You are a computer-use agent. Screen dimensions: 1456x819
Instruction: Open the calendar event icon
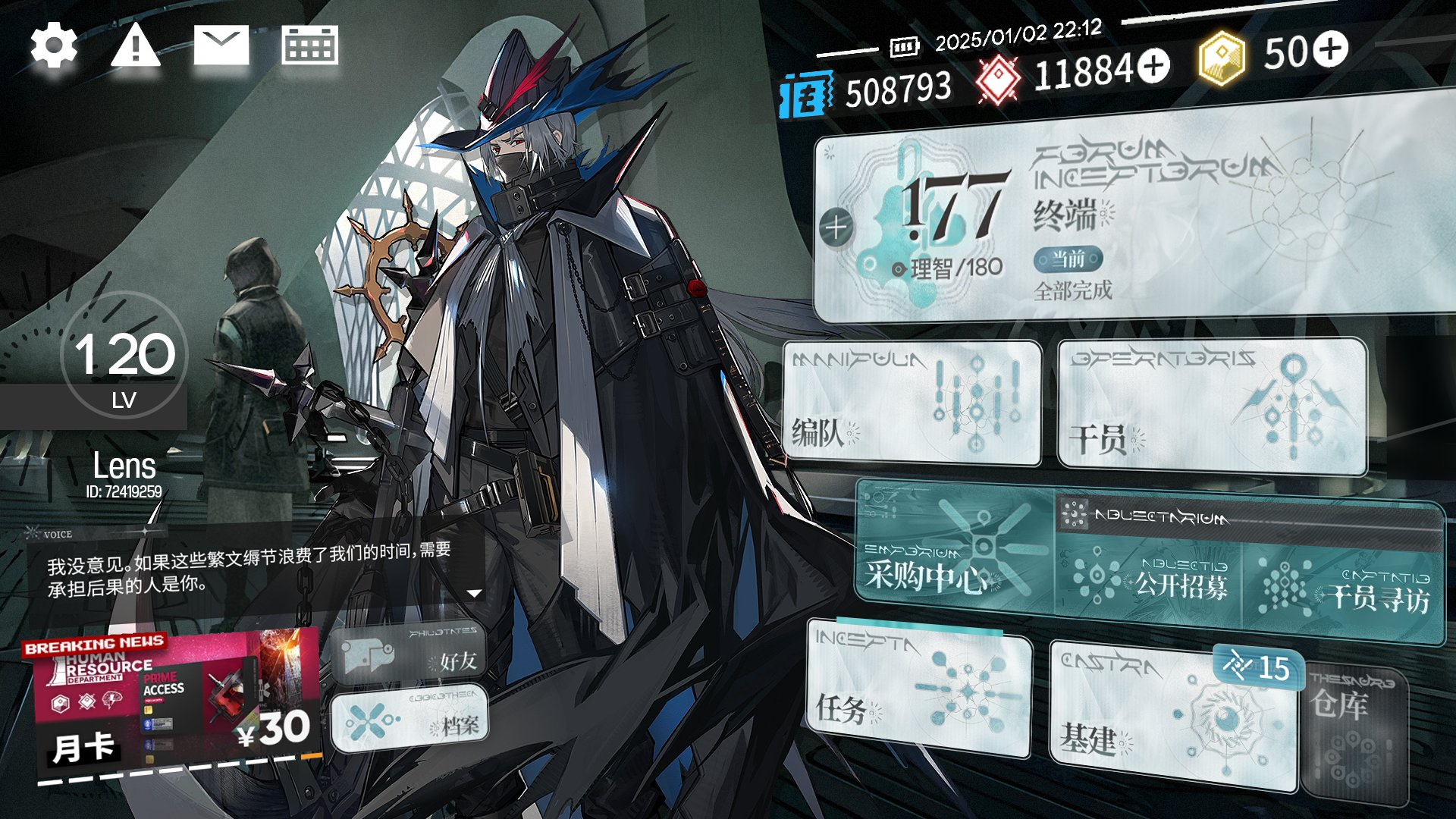tap(309, 45)
